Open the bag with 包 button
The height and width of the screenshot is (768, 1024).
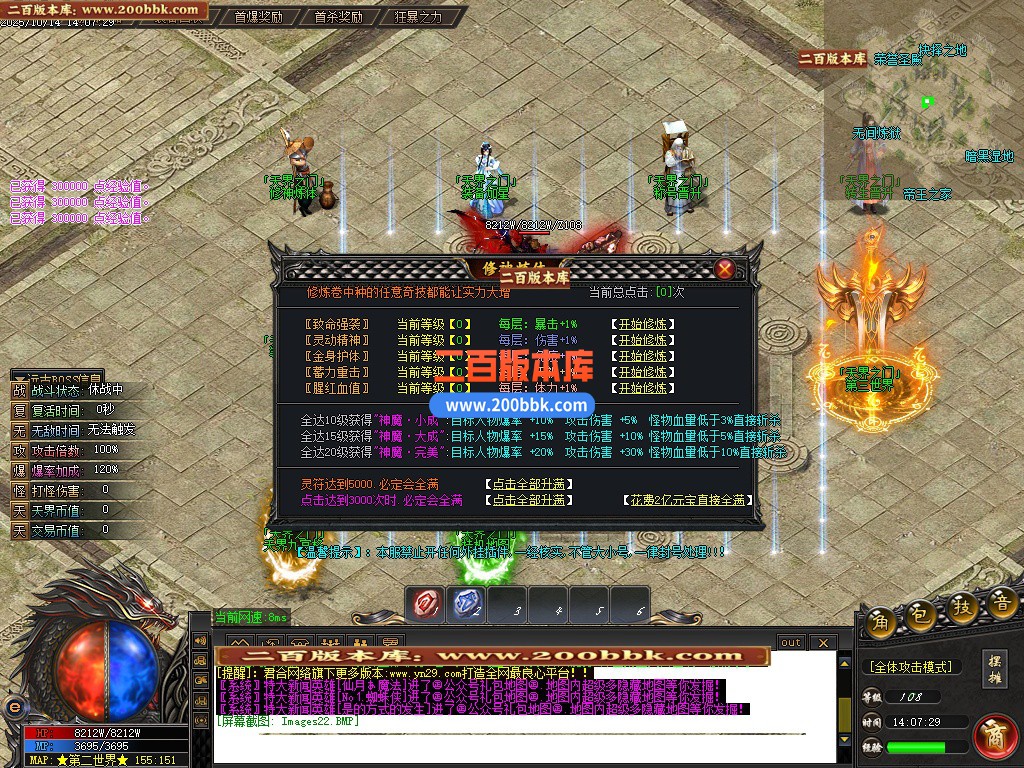(x=921, y=616)
